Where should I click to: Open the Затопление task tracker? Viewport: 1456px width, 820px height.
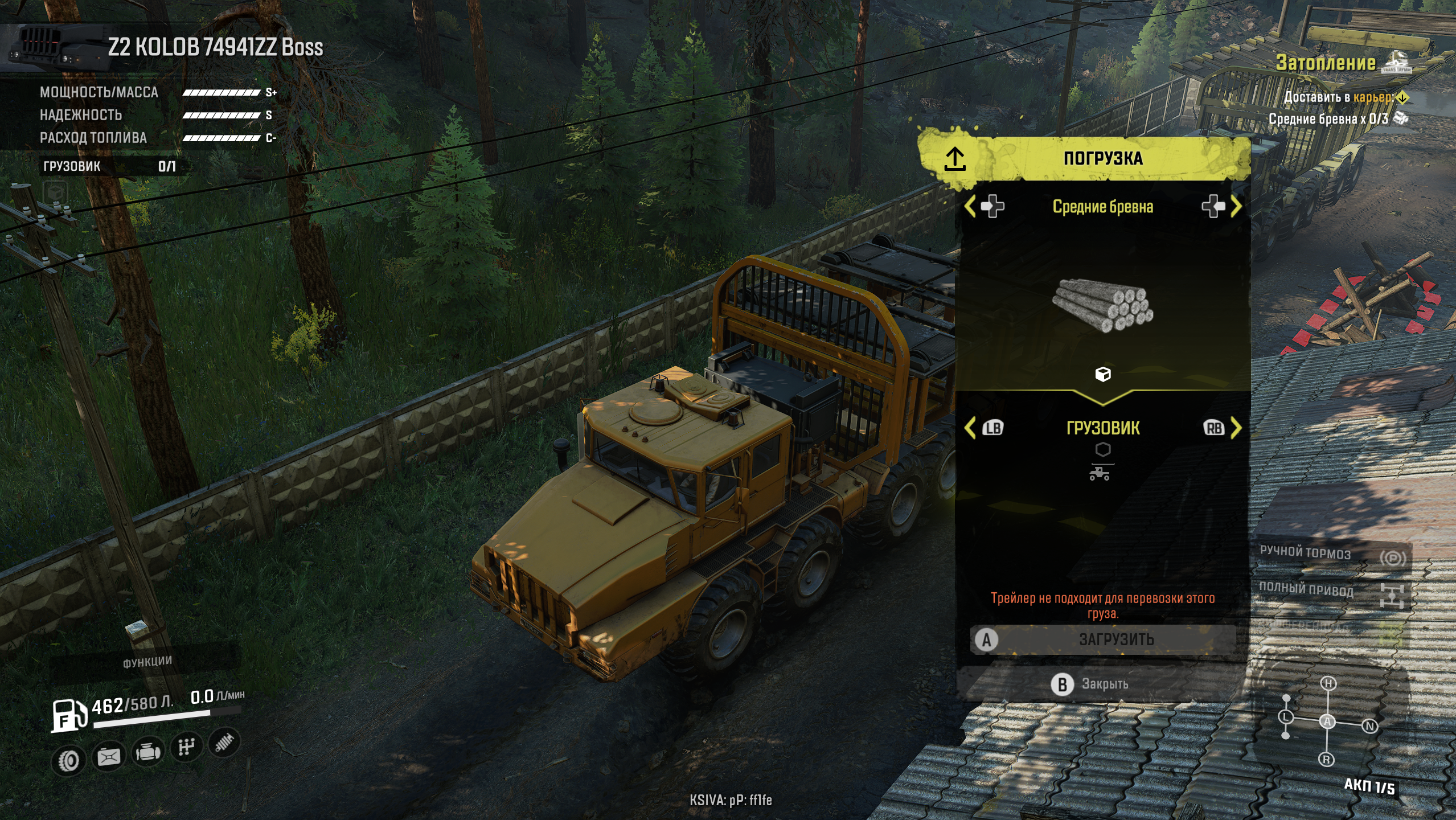click(1326, 63)
